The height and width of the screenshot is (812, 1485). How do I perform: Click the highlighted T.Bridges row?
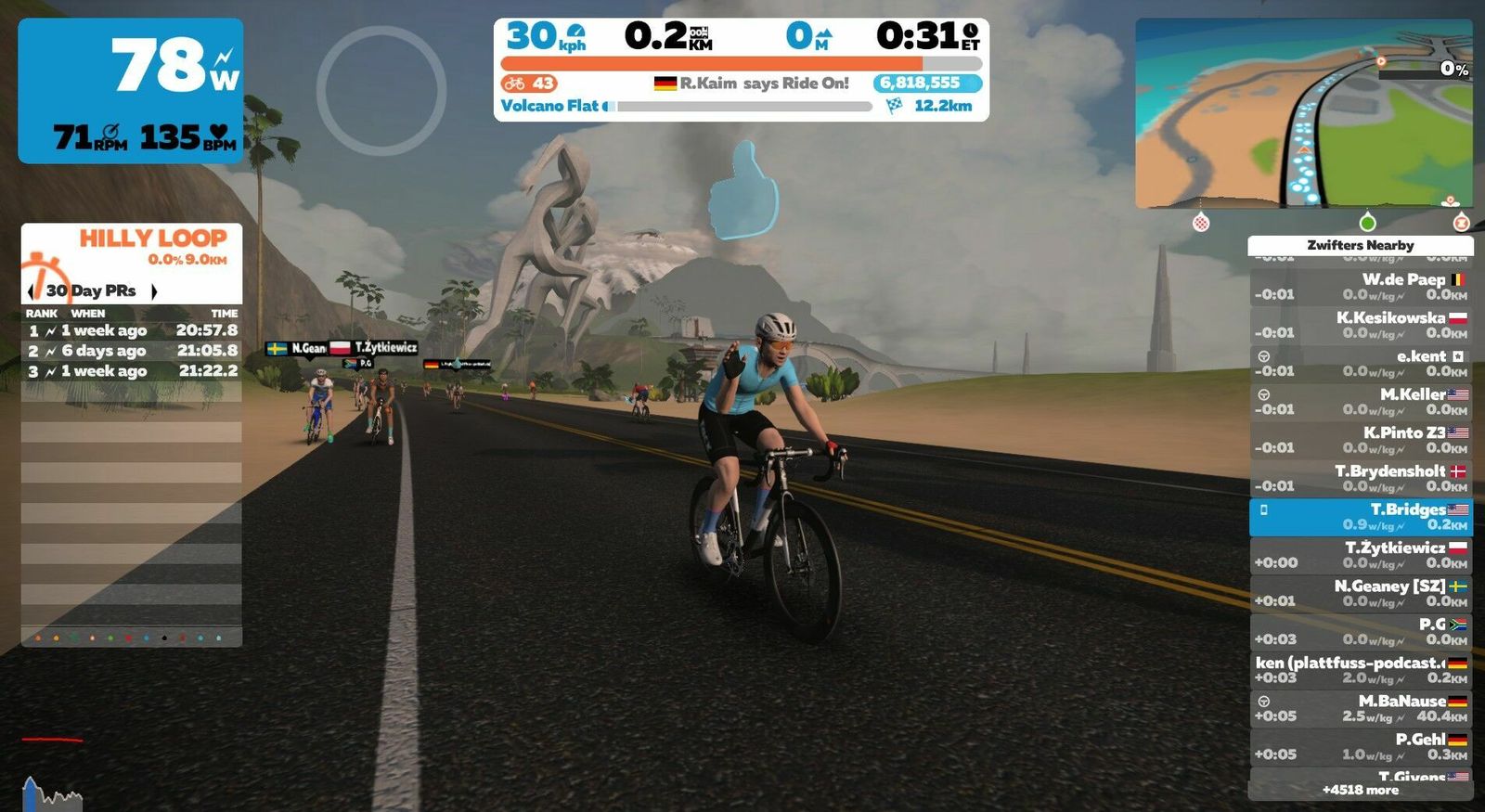click(x=1361, y=517)
